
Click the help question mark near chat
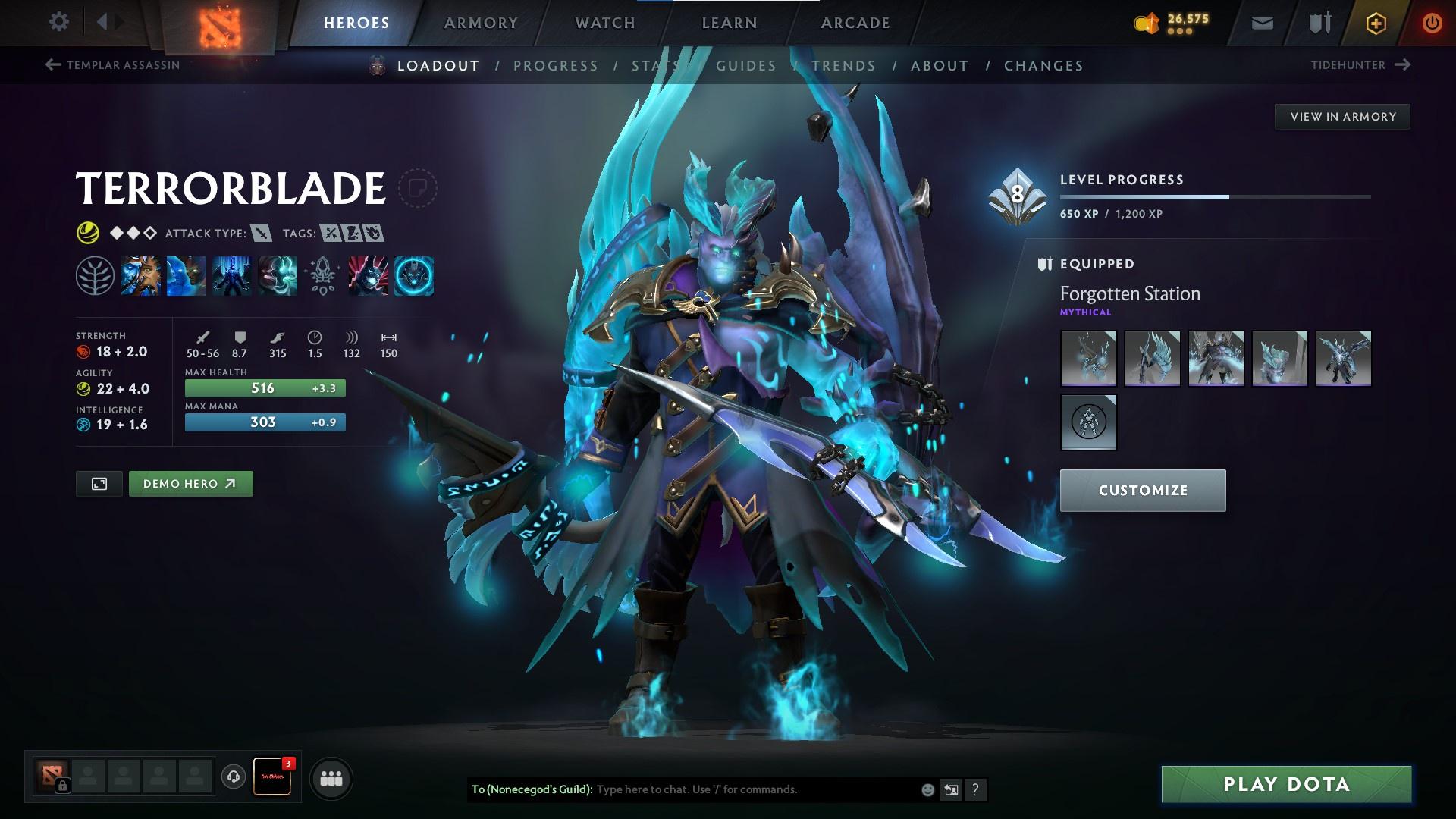click(975, 789)
